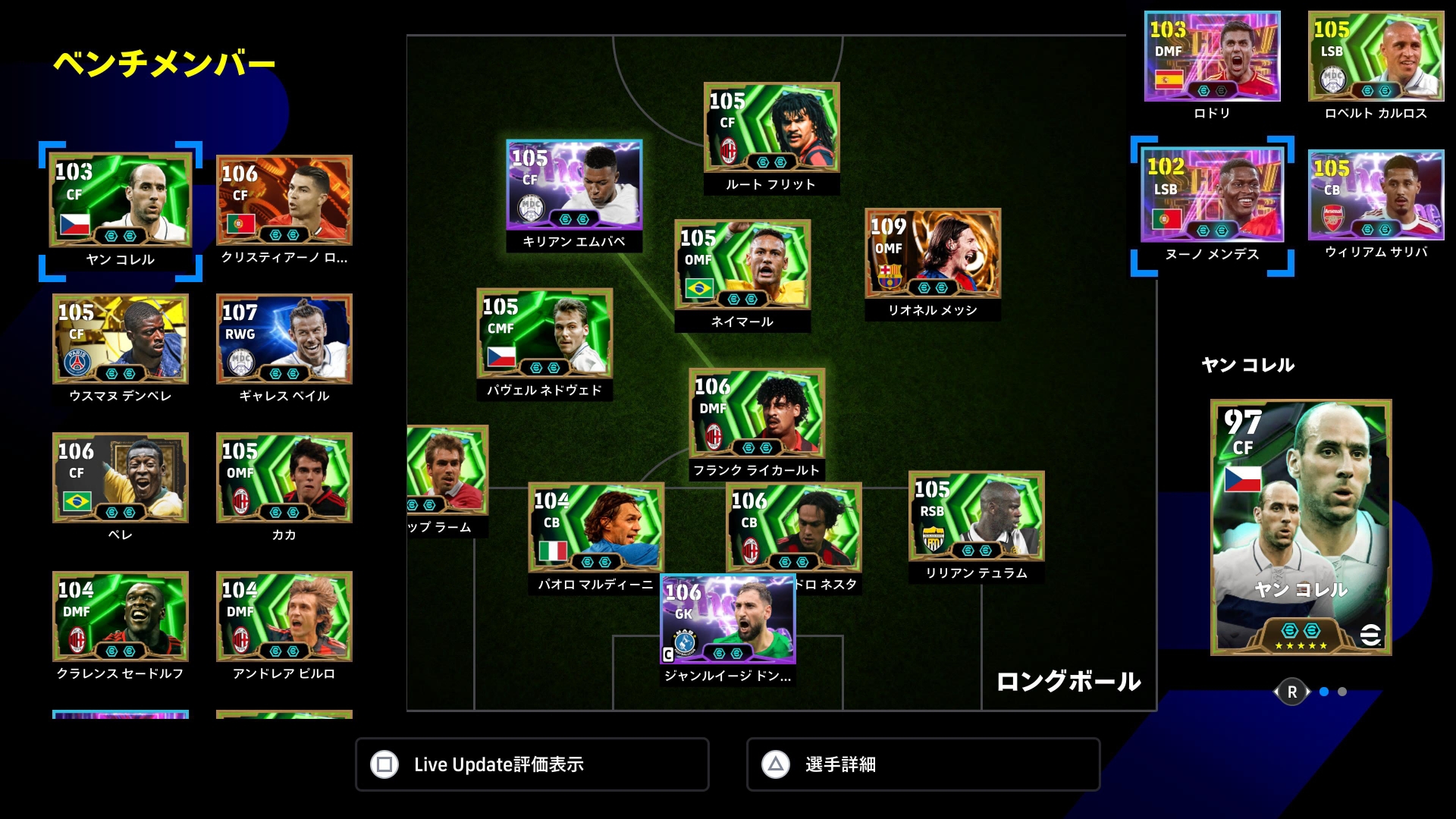Pick Andrea Pirlo's 104 DMF card
The image size is (1456, 819).
click(284, 617)
